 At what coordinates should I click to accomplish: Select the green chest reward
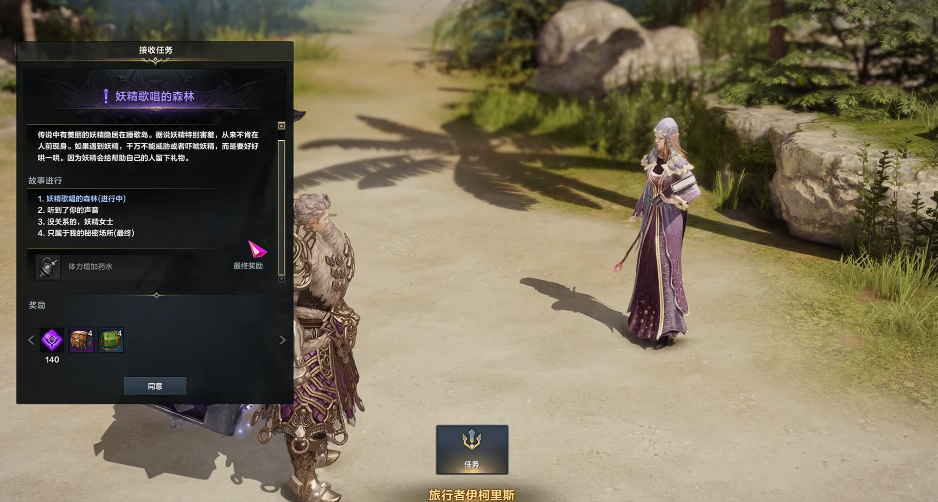click(x=111, y=341)
